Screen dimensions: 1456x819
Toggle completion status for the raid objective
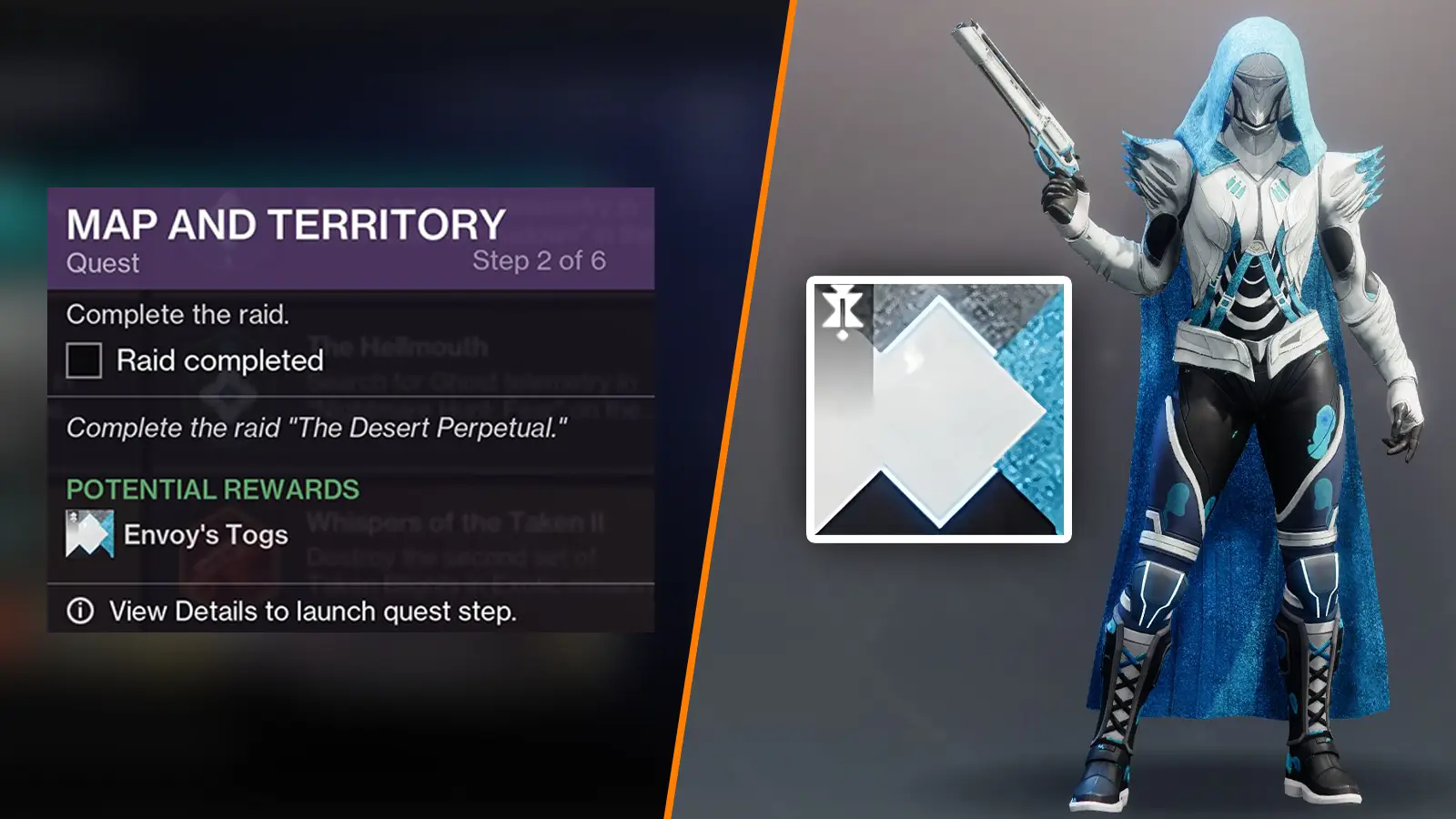pos(86,359)
